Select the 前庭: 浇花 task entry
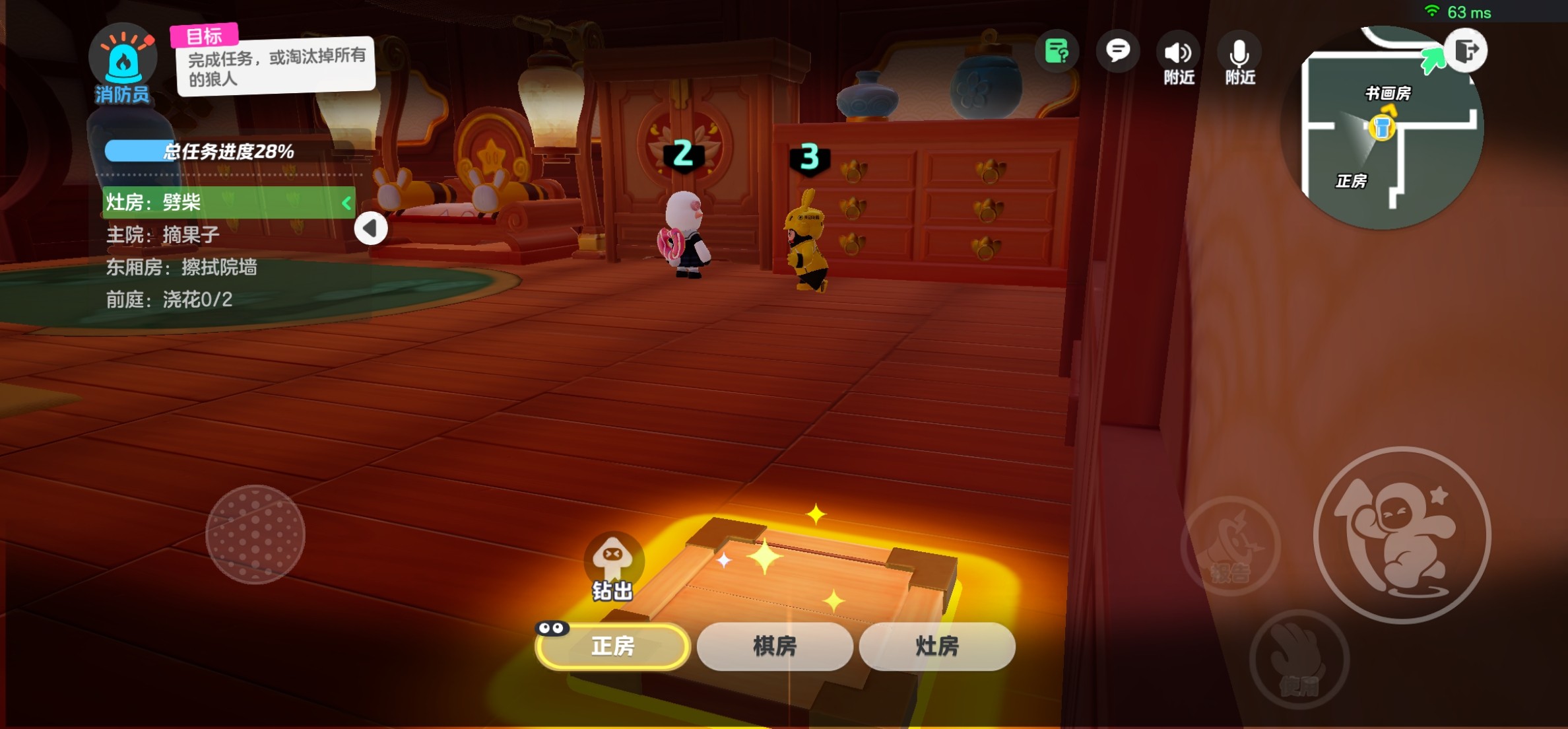 click(169, 300)
